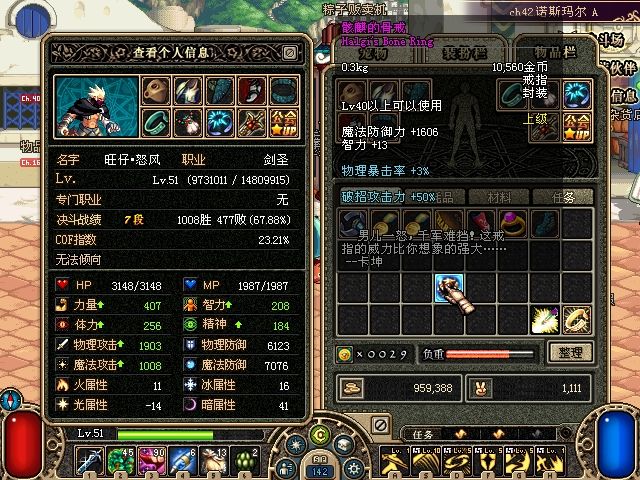Switch to the 装扮栏 avatar tab
The width and height of the screenshot is (640, 480).
tap(465, 53)
